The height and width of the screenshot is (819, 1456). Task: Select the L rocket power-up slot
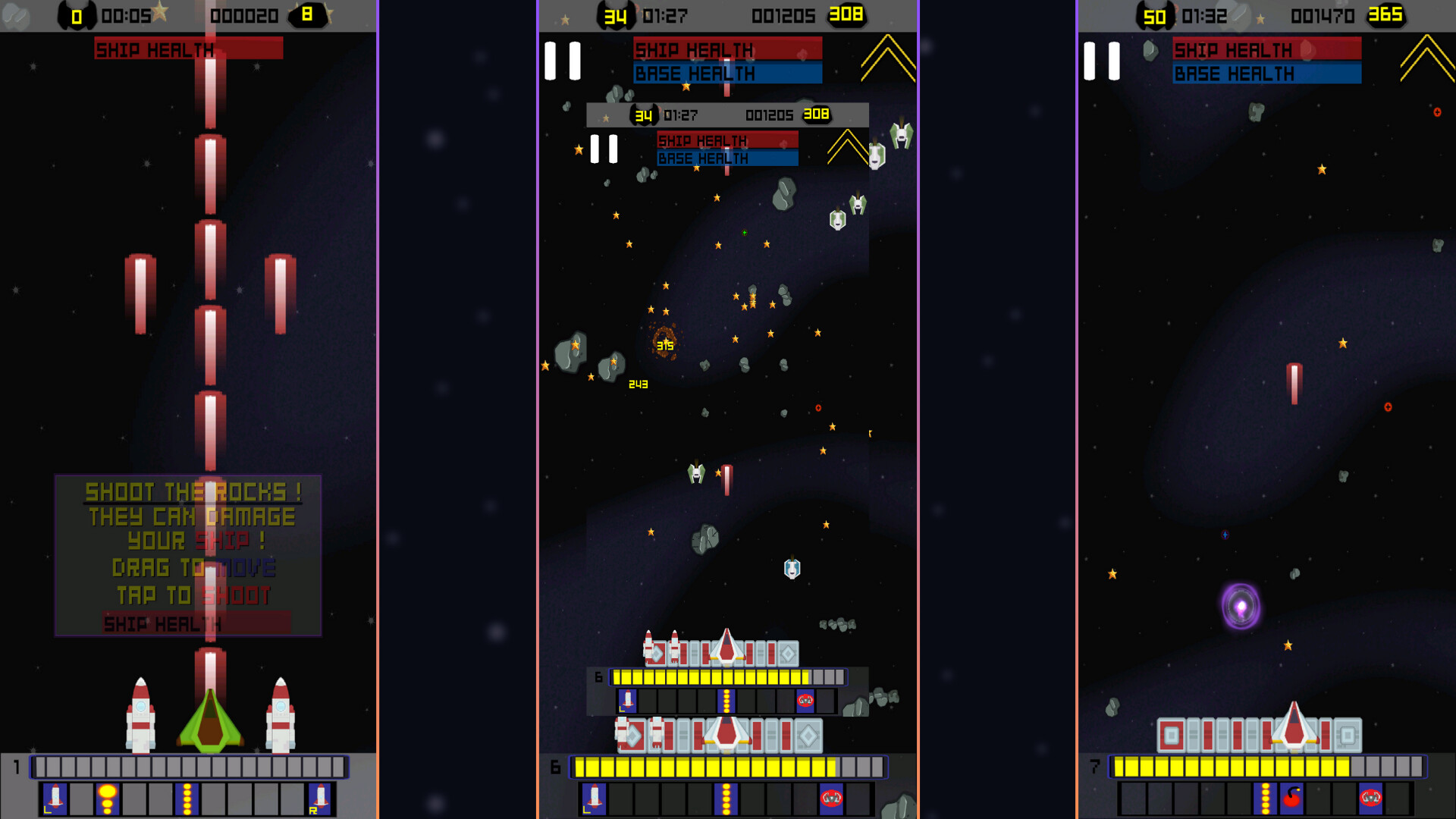[55, 799]
